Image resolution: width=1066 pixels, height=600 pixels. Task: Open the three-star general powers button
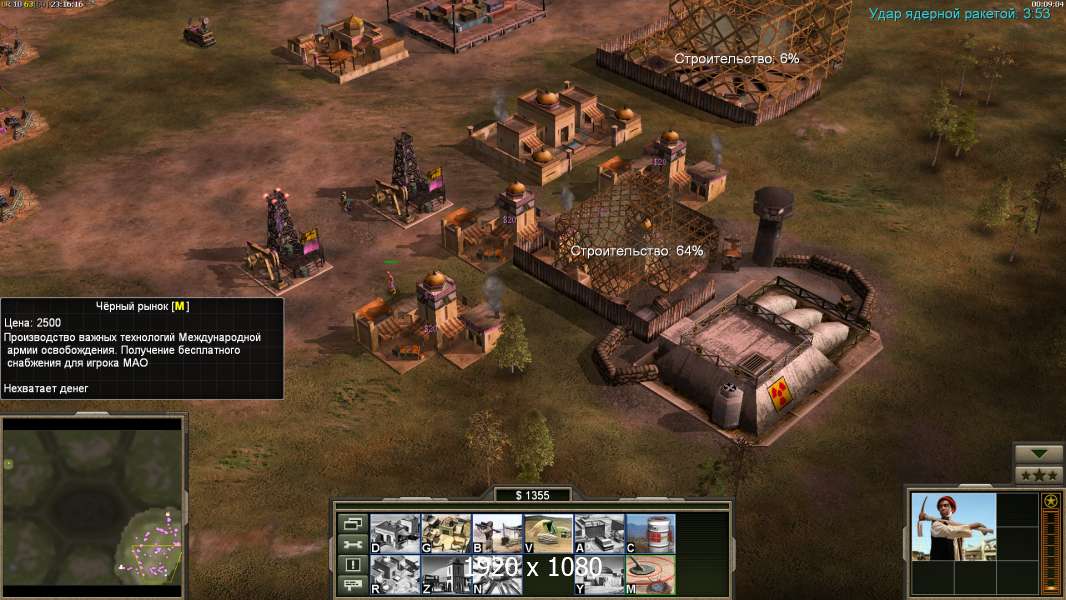(x=1038, y=475)
